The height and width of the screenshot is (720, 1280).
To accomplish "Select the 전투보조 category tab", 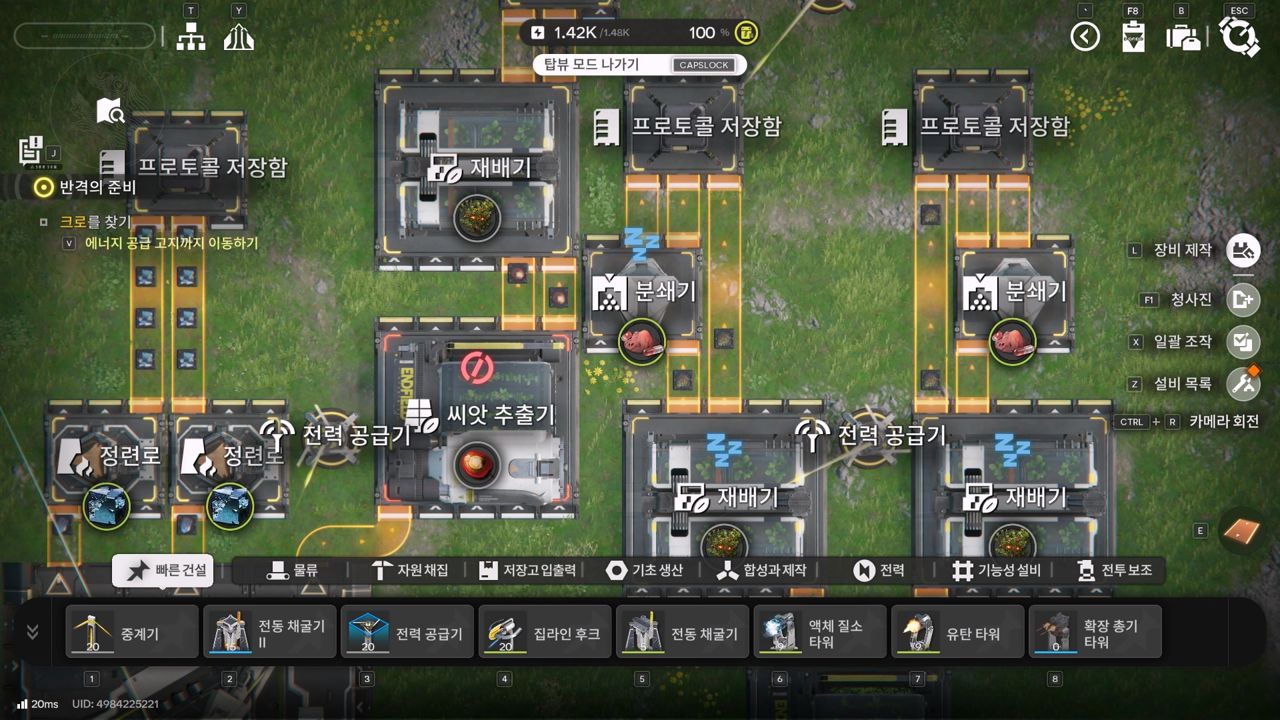I will point(1114,570).
